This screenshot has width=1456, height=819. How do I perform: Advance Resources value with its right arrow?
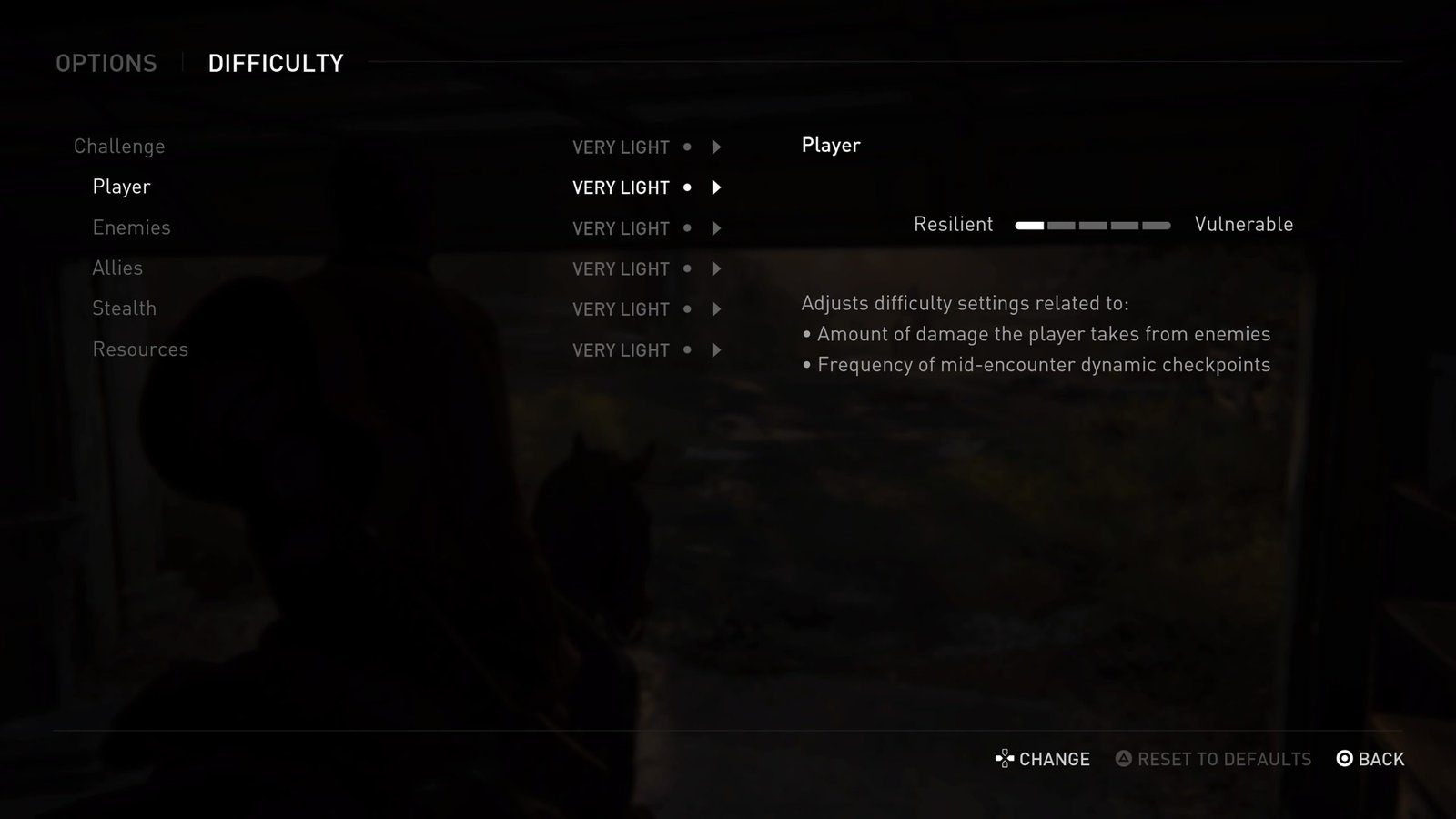(717, 350)
